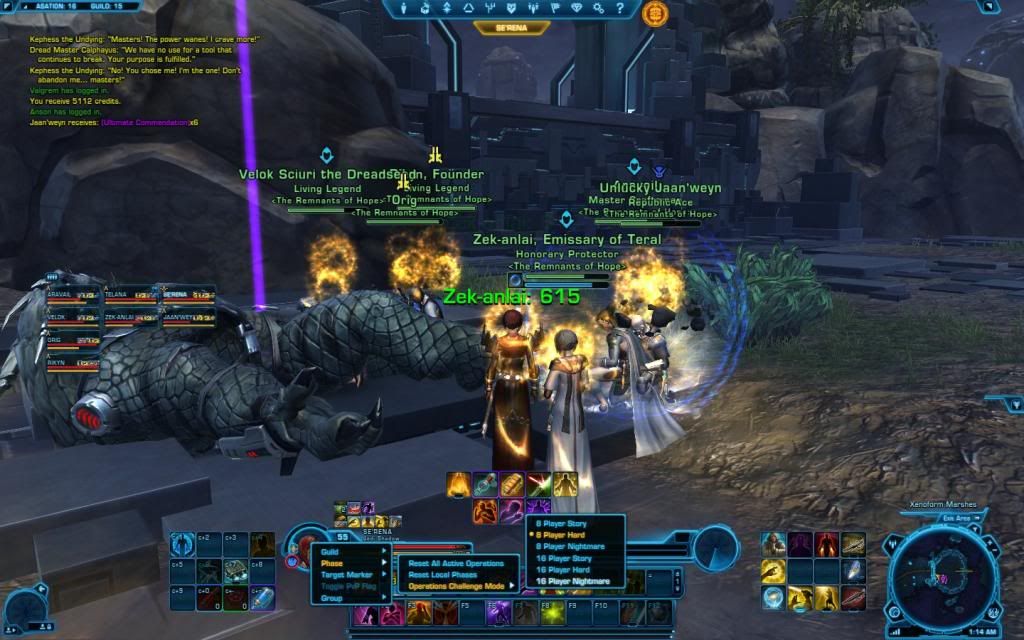The image size is (1024, 640).
Task: Choose 16 Player Hard mode
Action: pos(575,570)
